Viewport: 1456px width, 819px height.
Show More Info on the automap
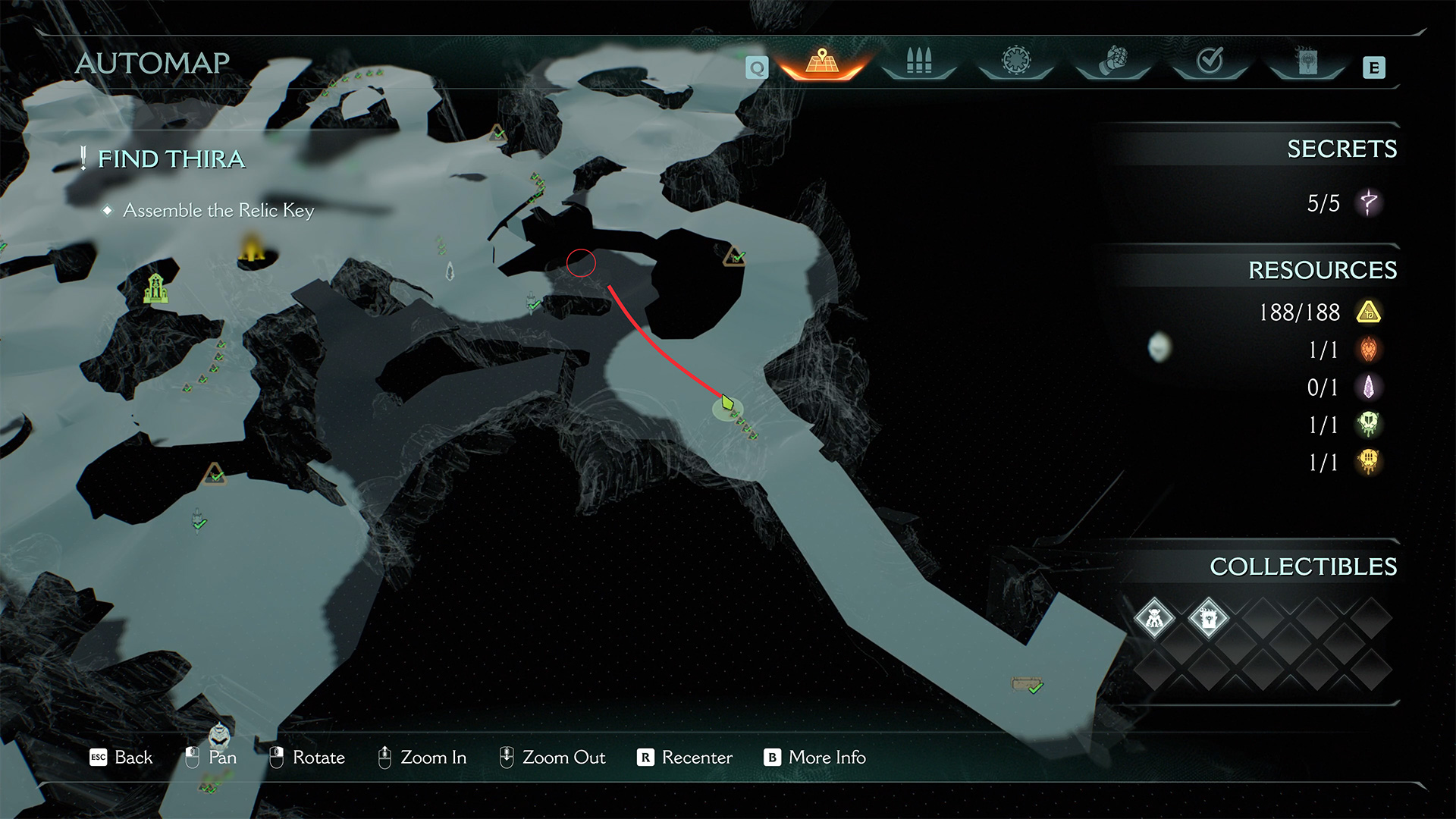(815, 758)
